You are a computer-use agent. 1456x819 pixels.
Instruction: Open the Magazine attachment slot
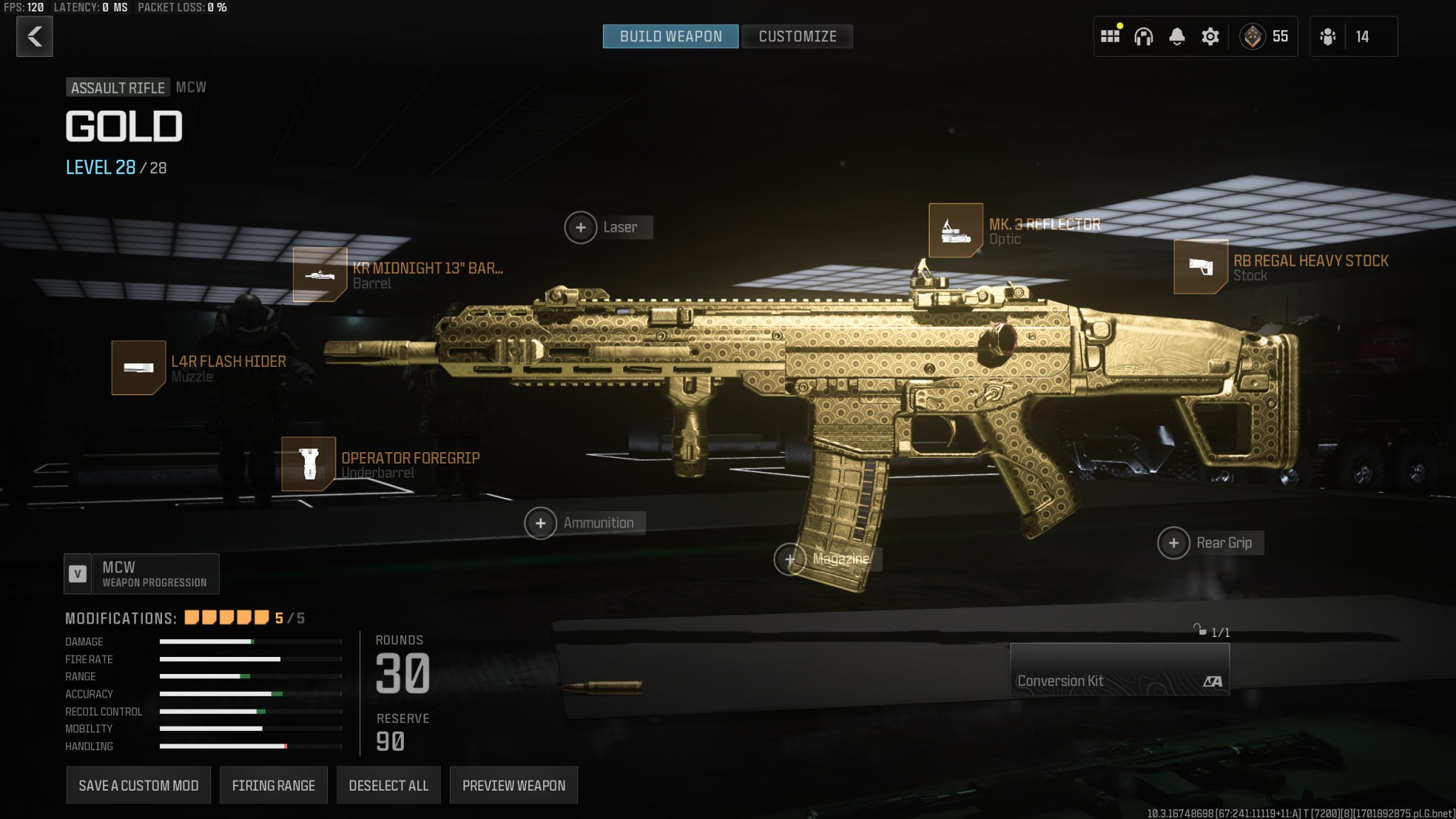(x=790, y=560)
